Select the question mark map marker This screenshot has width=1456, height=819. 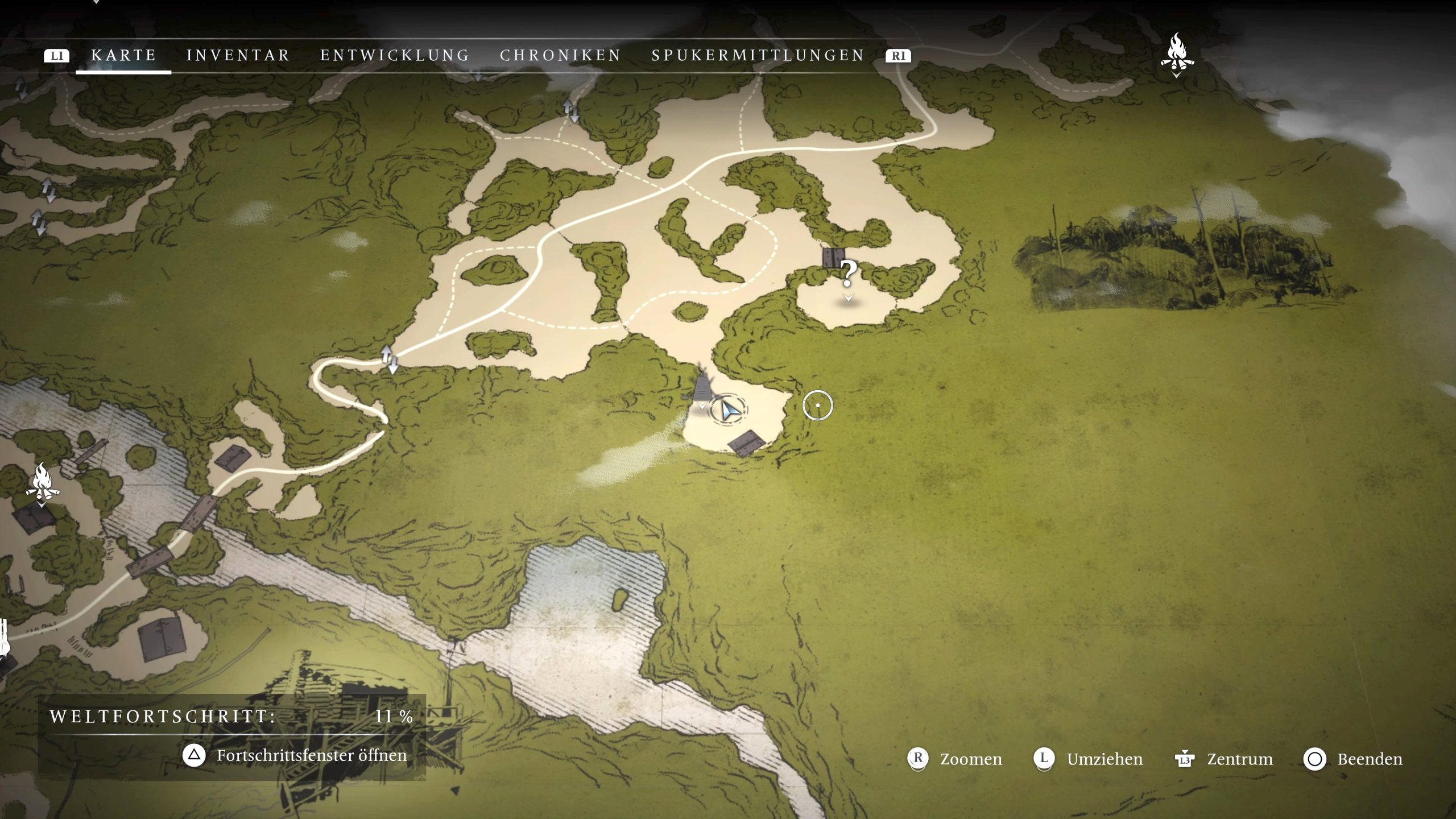(x=848, y=275)
